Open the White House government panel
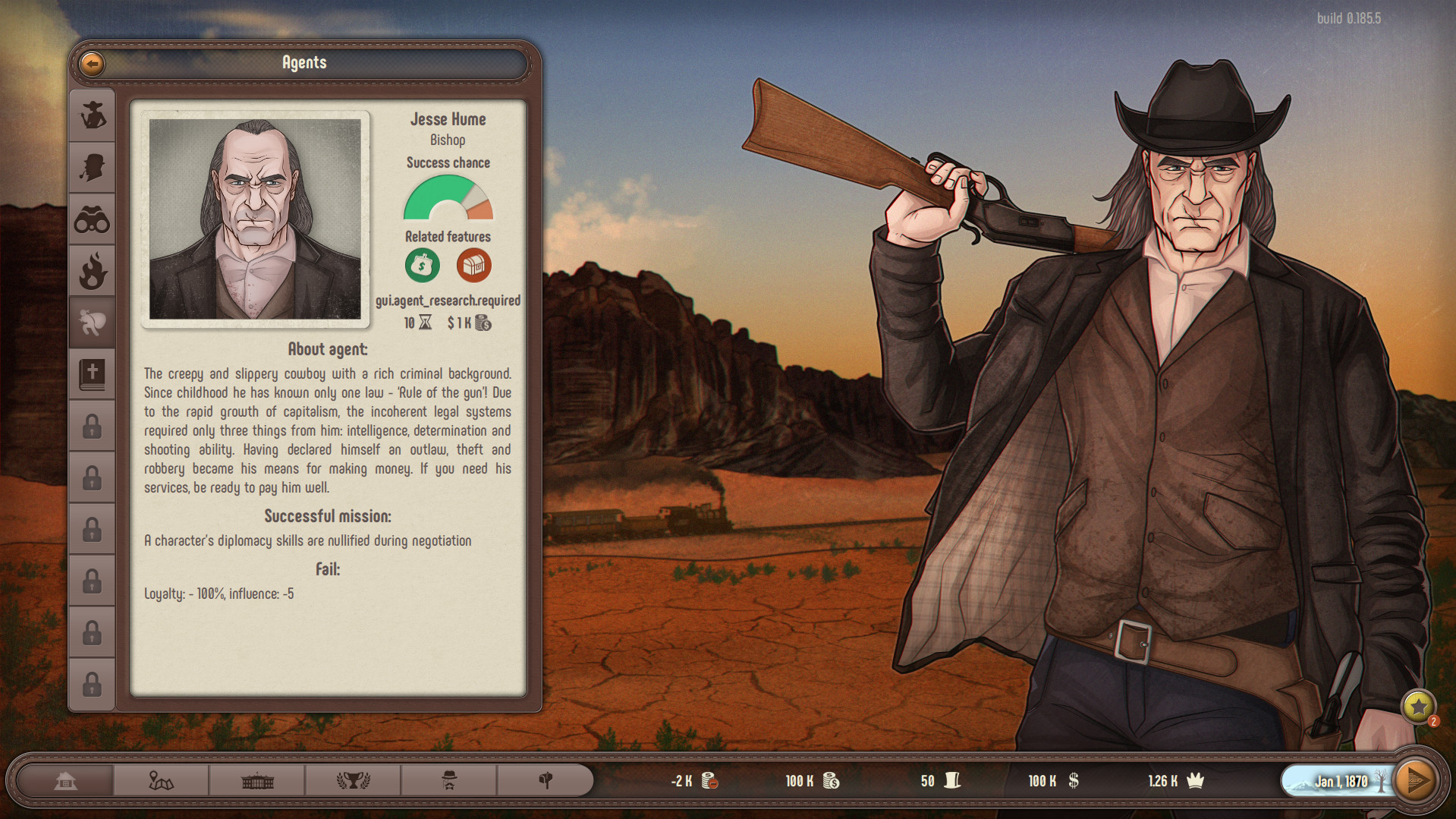This screenshot has width=1456, height=819. pyautogui.click(x=256, y=780)
